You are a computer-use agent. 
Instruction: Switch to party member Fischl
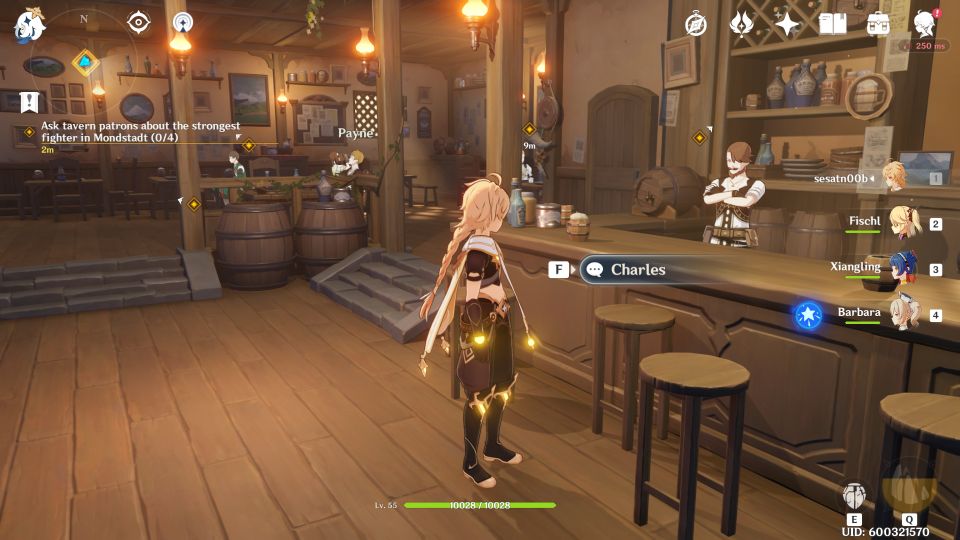(x=904, y=222)
